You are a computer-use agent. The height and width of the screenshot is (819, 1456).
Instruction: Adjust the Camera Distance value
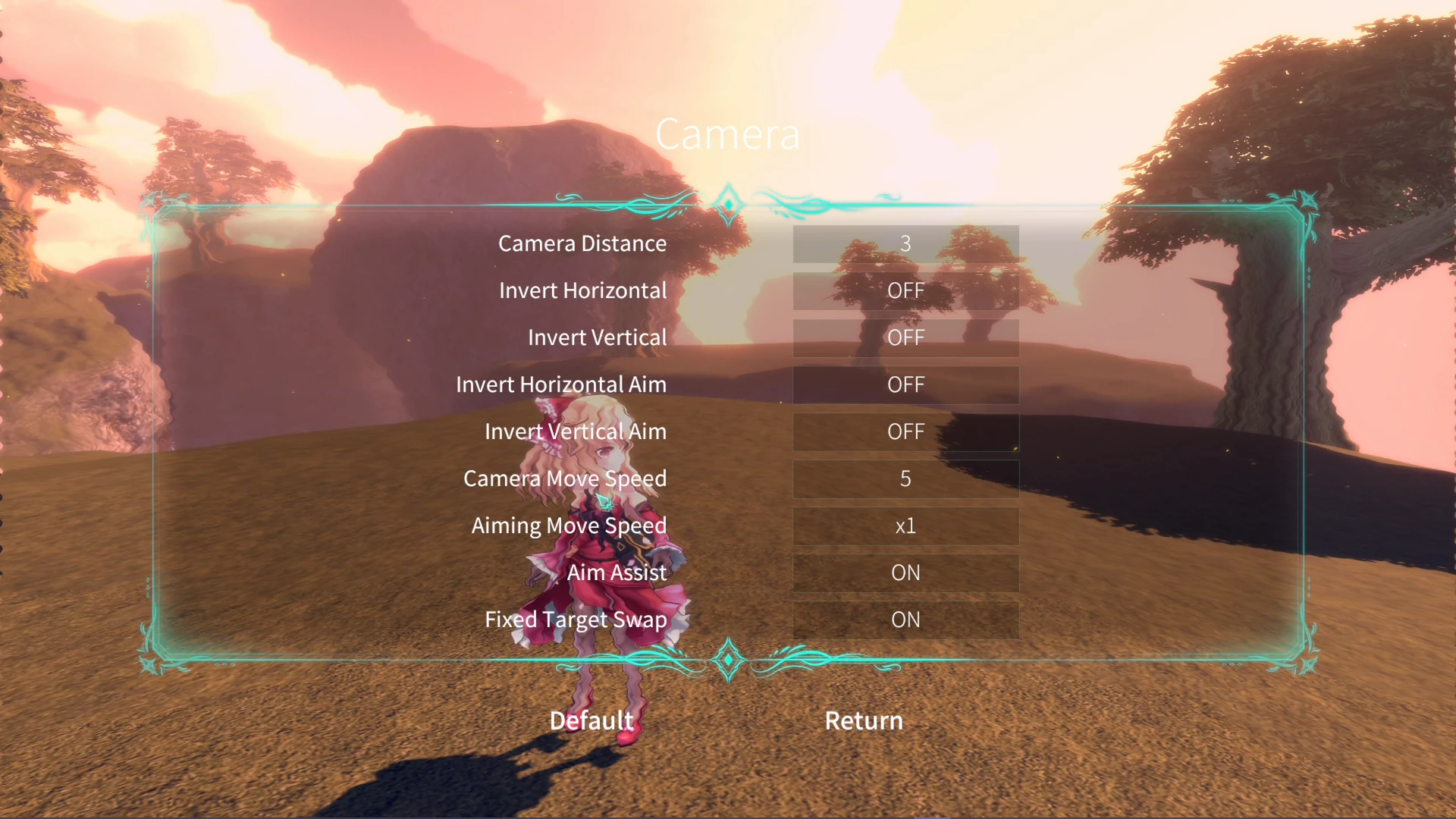[905, 243]
